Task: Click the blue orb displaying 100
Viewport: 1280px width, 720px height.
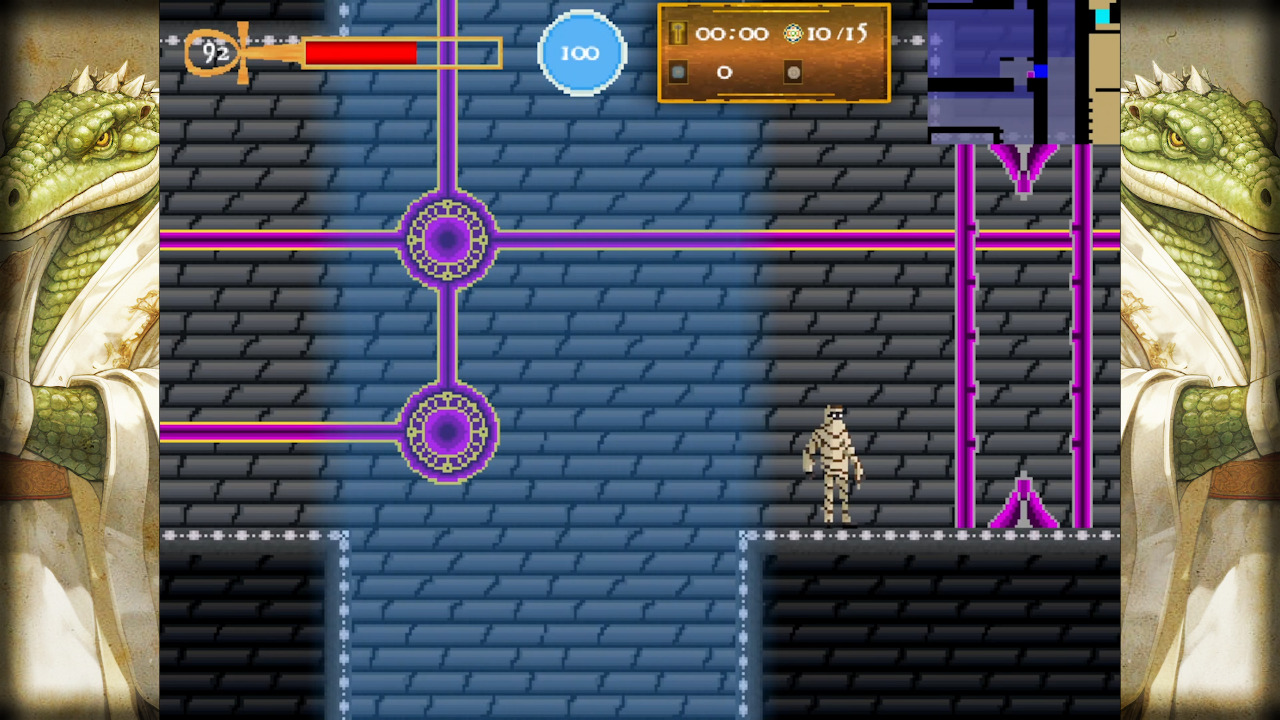Action: (582, 52)
